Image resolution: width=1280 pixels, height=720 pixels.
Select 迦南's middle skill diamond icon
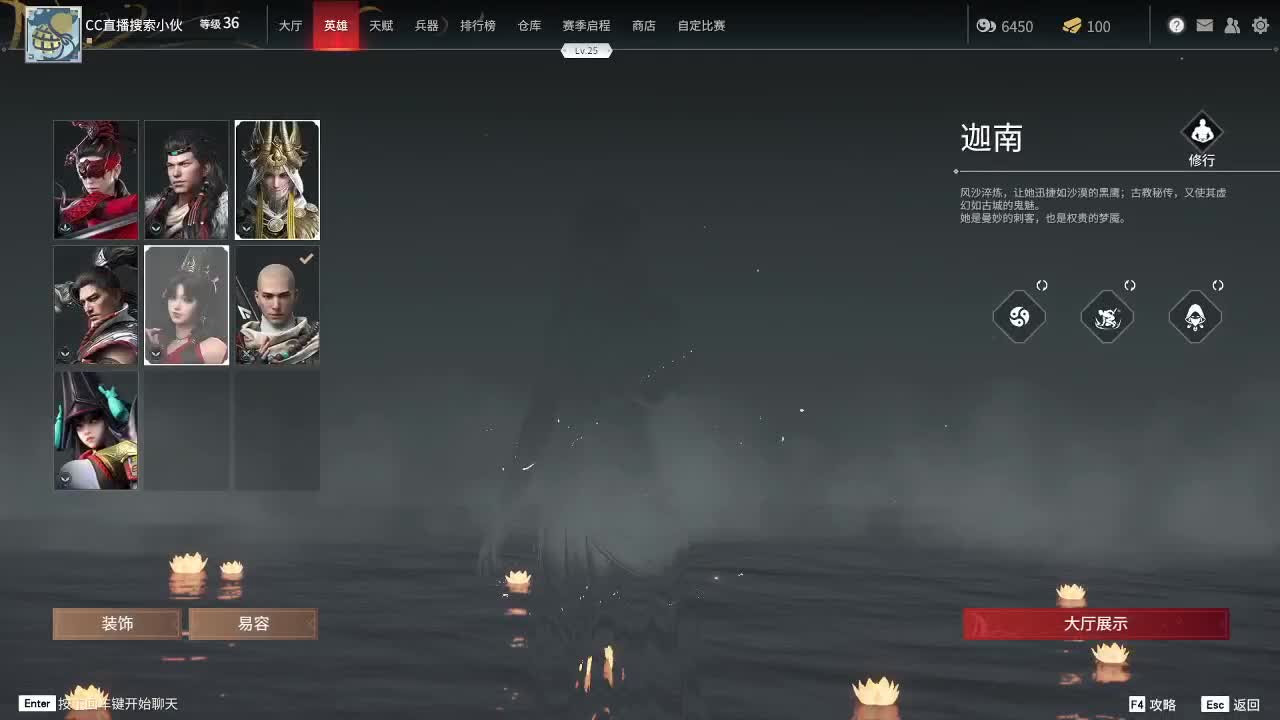(x=1107, y=317)
